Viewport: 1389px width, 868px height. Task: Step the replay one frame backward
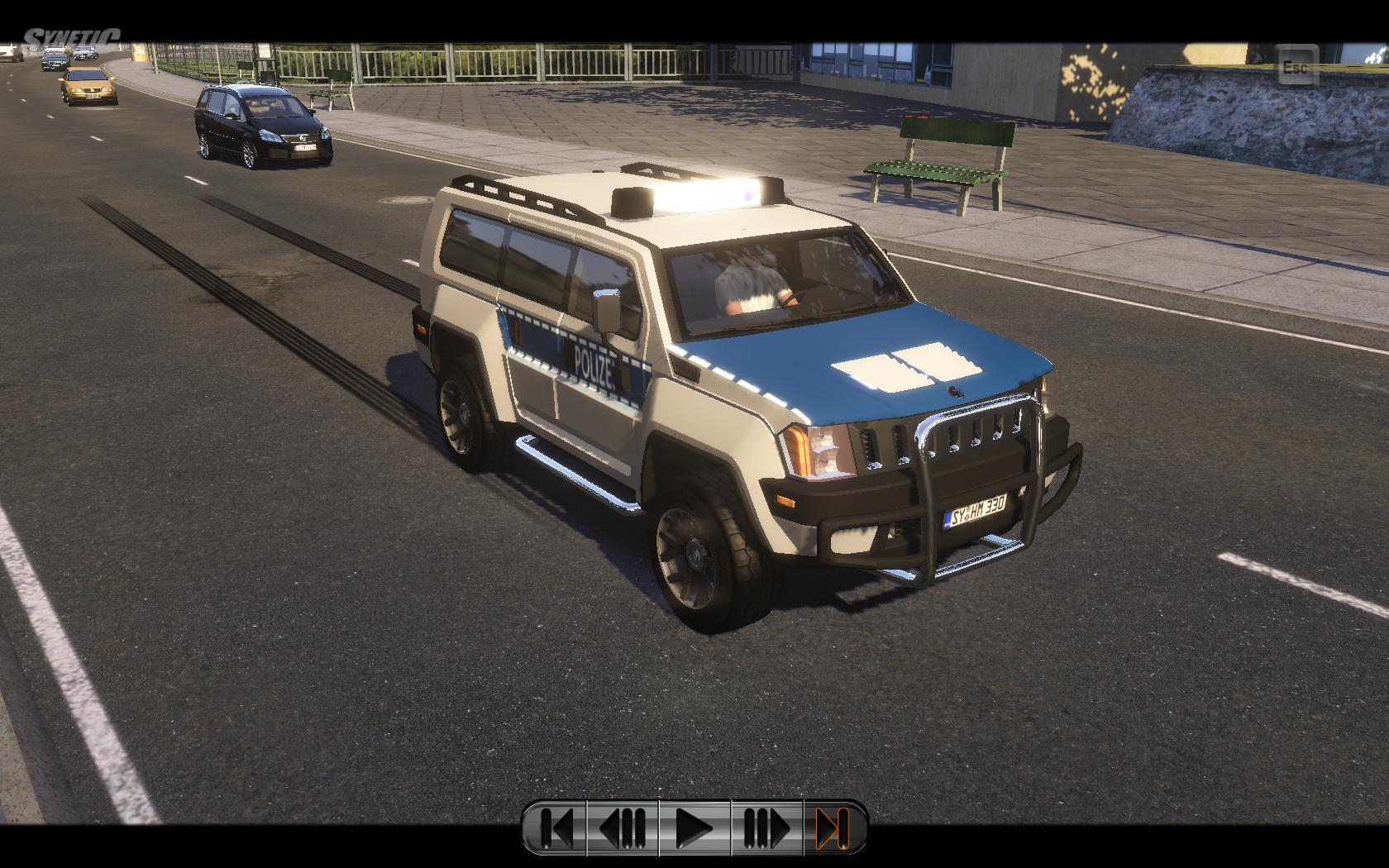623,827
